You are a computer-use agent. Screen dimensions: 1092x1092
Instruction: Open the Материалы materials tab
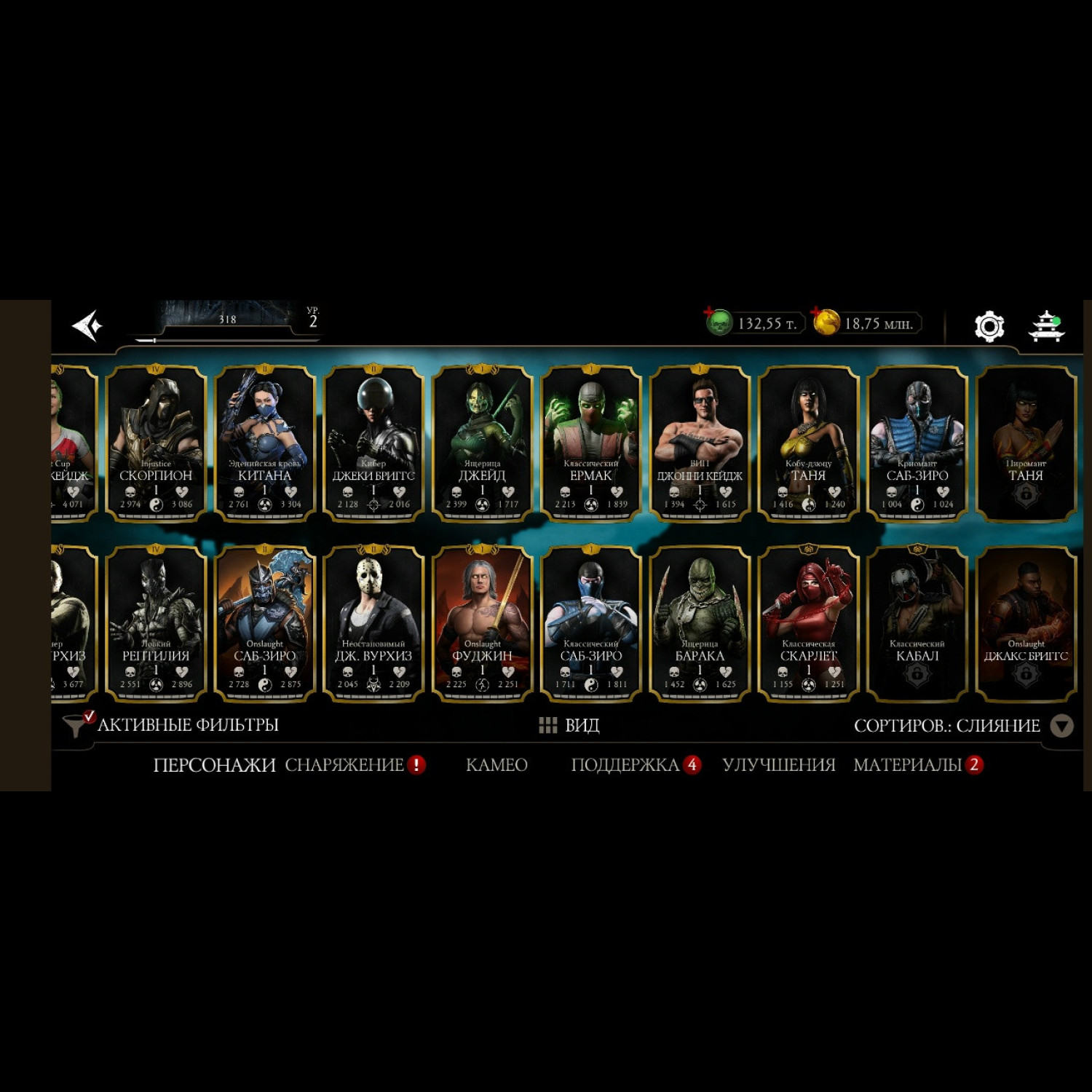coord(907,765)
